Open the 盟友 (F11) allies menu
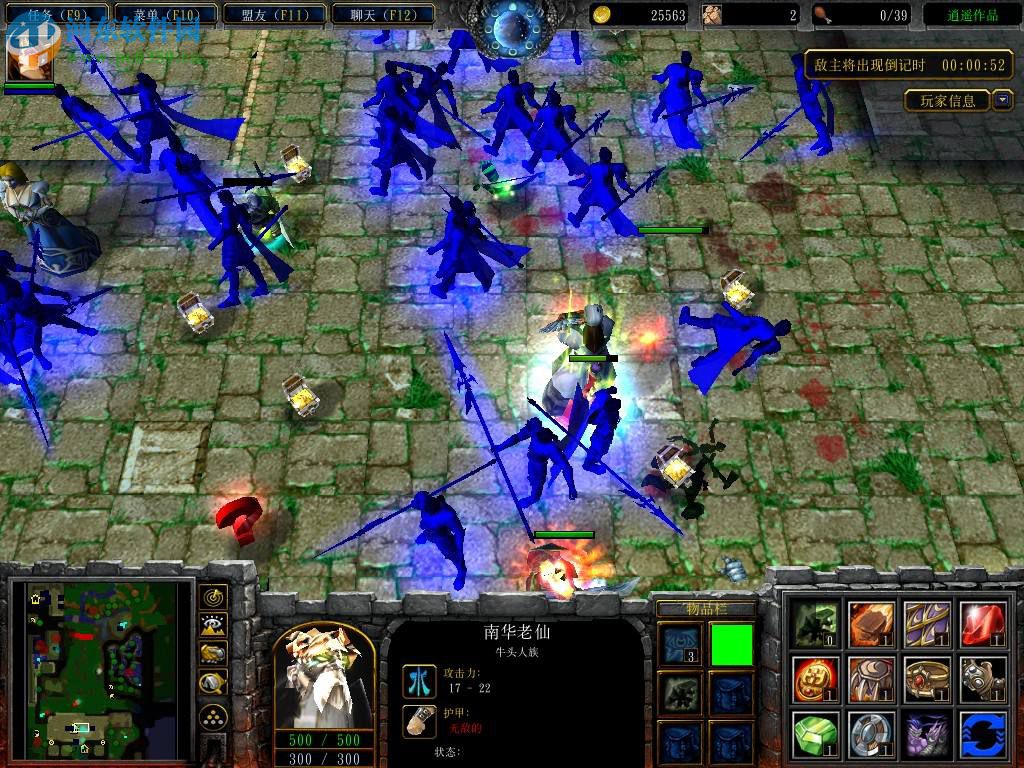This screenshot has height=768, width=1024. [x=275, y=15]
